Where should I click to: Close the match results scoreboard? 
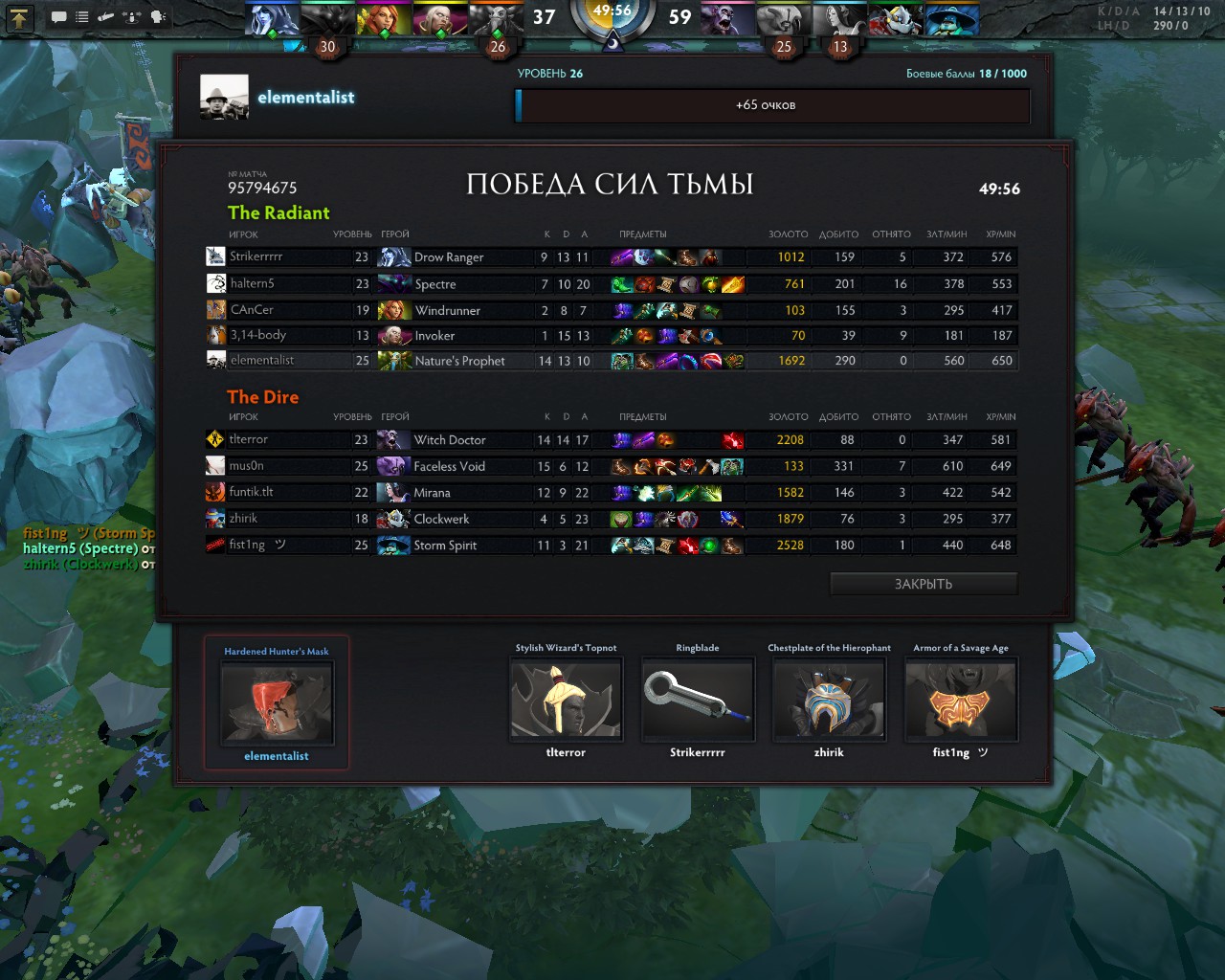923,584
